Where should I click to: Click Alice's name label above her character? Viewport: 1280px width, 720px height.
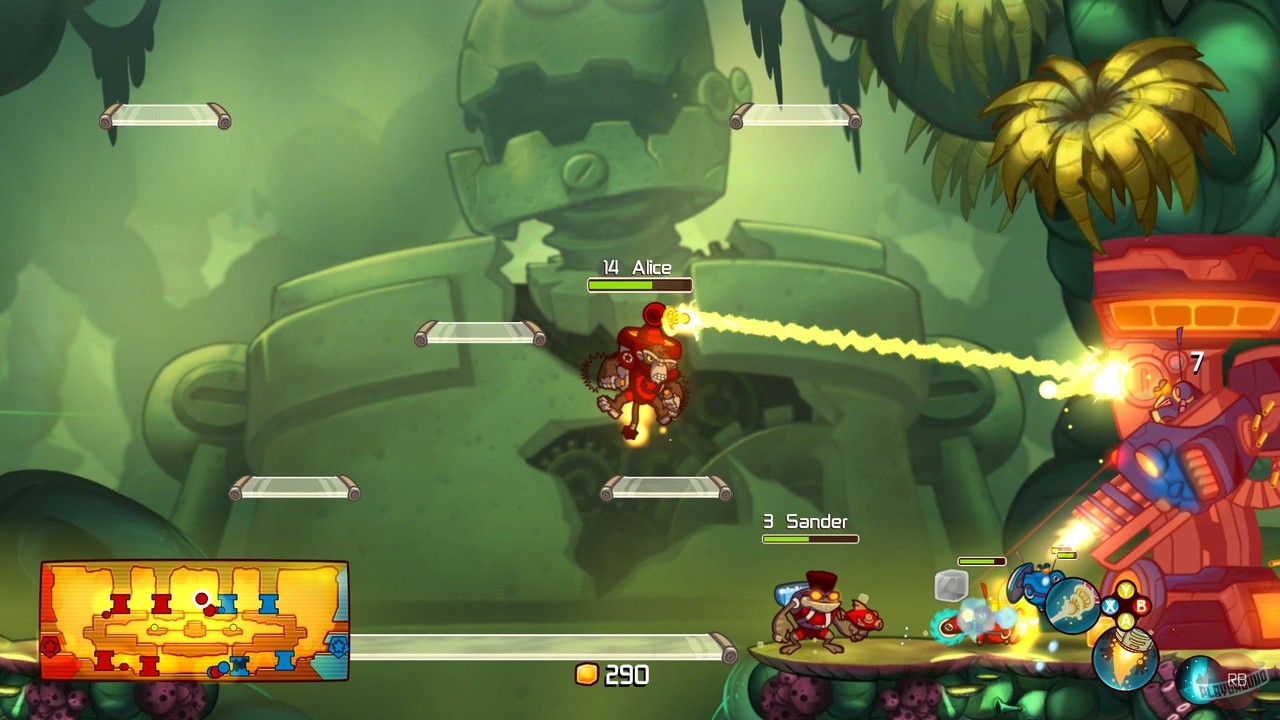tap(639, 267)
